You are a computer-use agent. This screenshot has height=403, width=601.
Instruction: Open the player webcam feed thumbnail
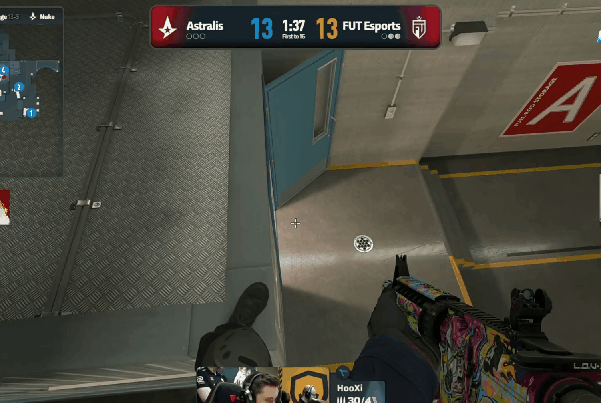[252, 385]
